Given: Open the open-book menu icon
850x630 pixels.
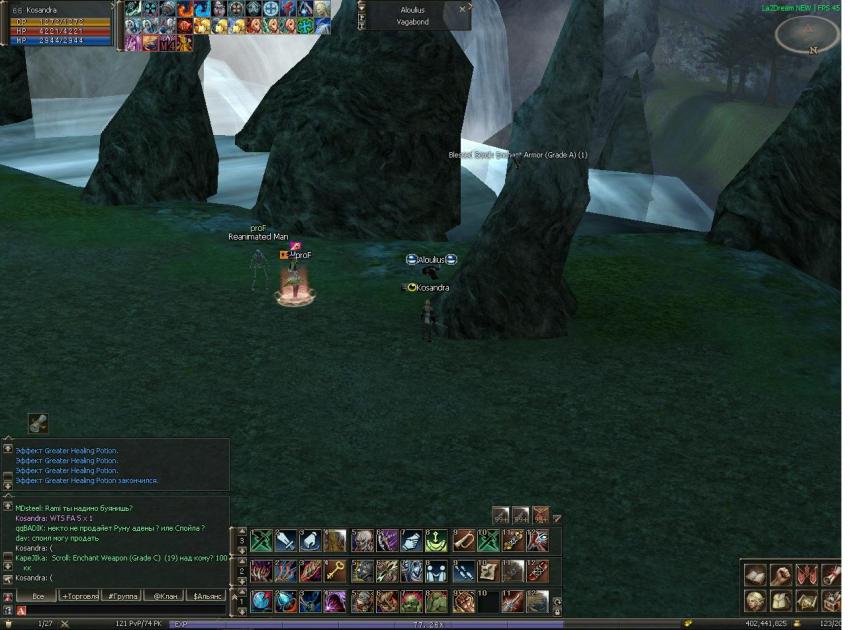Looking at the screenshot, I should pyautogui.click(x=755, y=575).
